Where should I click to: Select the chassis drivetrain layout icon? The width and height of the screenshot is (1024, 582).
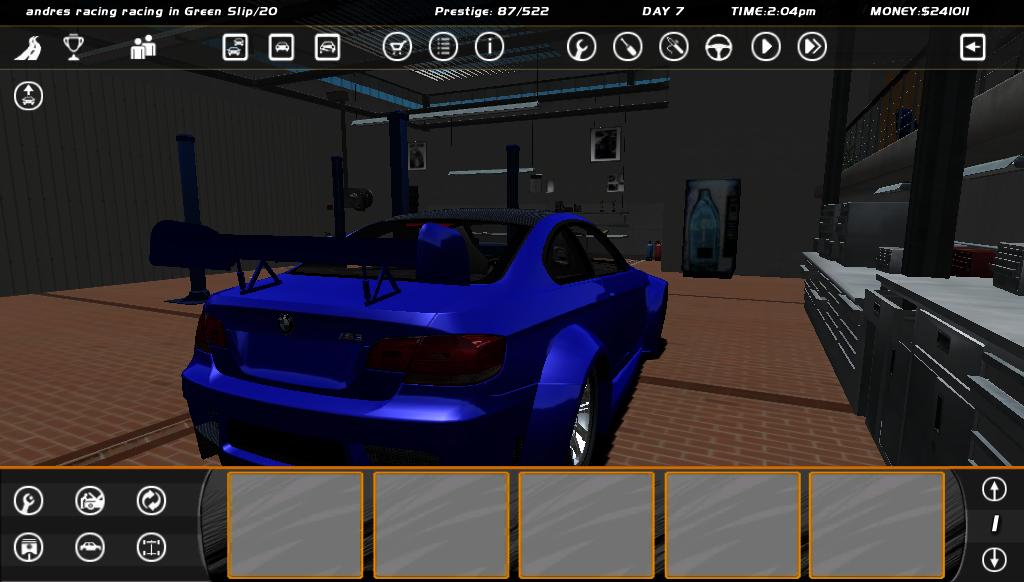click(x=151, y=547)
